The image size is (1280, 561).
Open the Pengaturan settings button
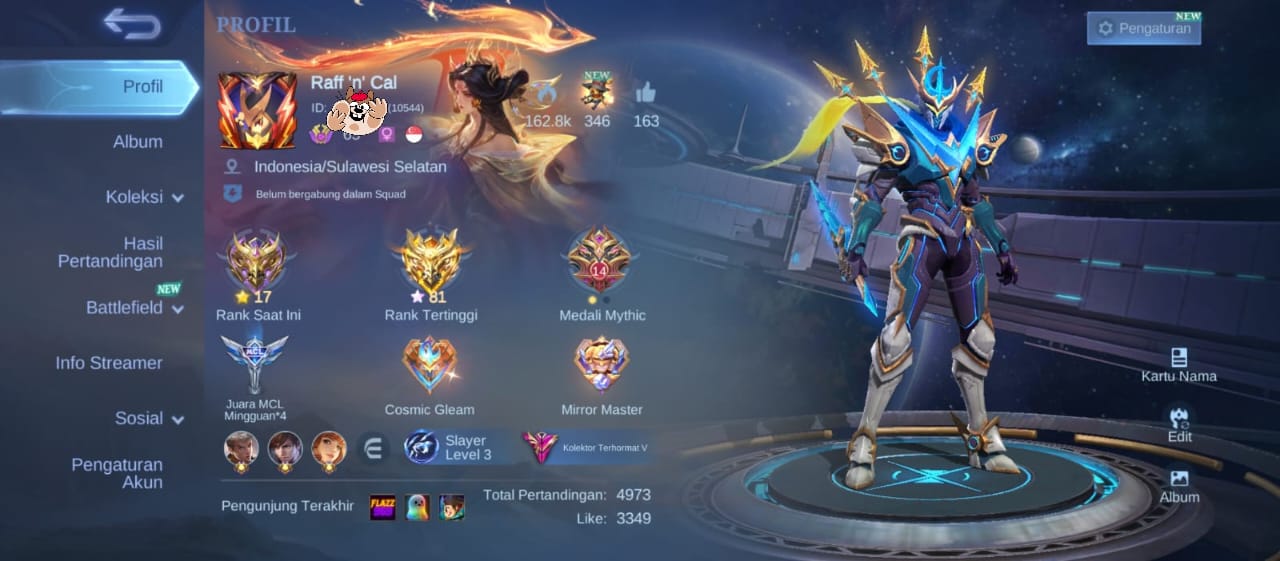1144,28
